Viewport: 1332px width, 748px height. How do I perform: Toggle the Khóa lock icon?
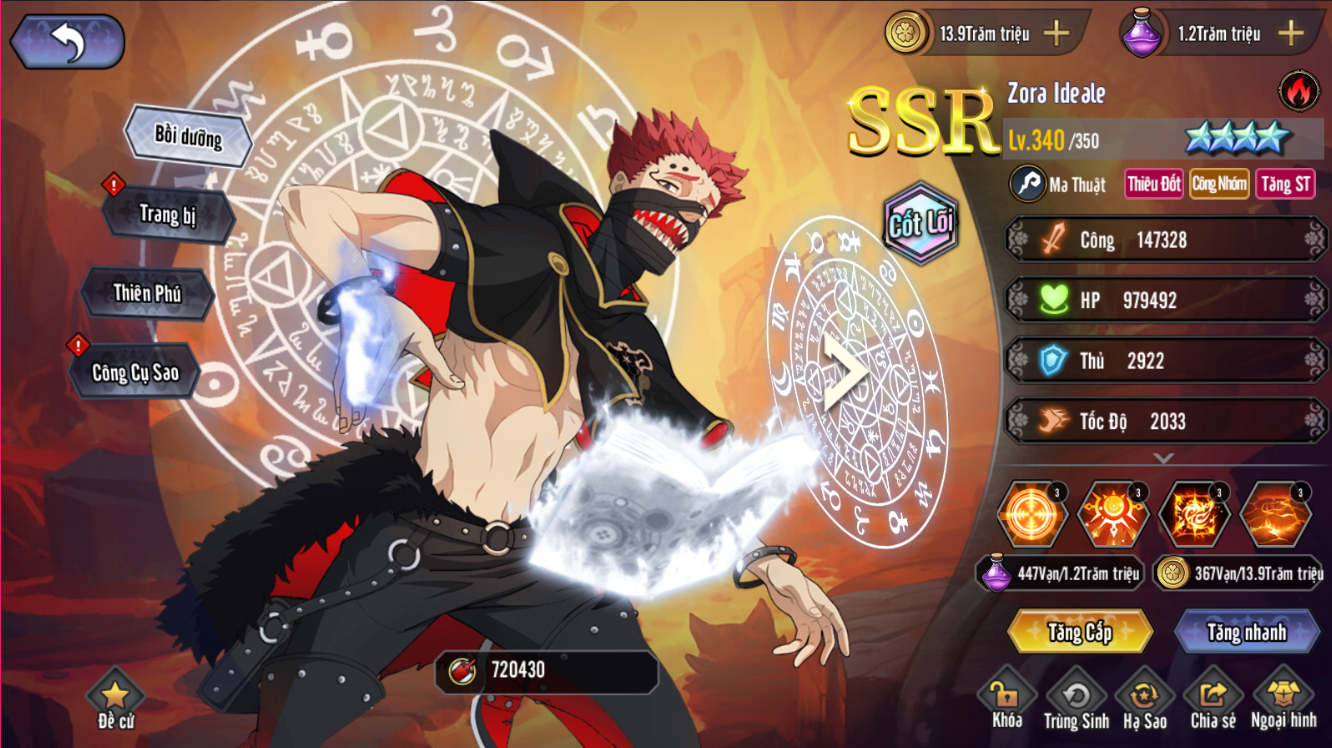[x=1006, y=698]
